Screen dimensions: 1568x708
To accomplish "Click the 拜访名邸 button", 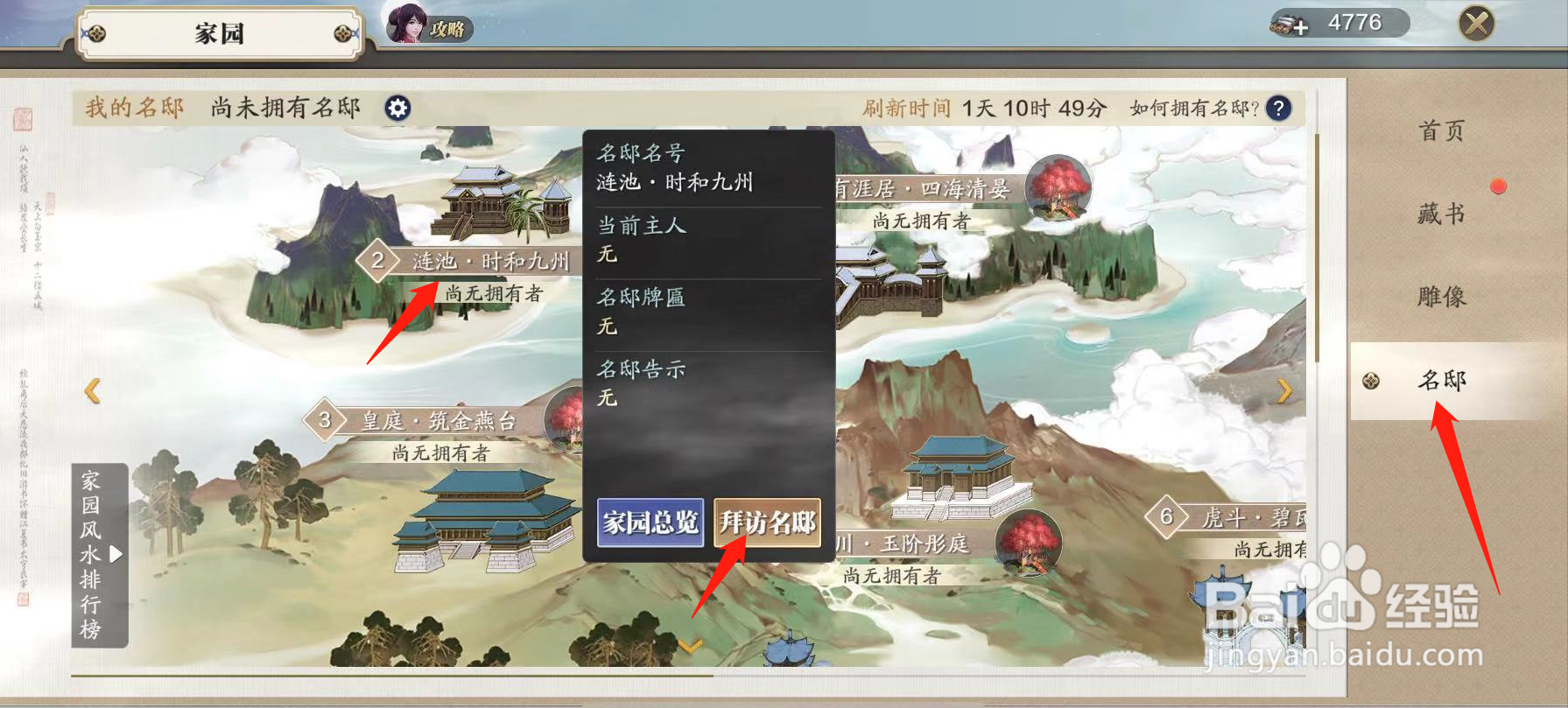I will 768,523.
